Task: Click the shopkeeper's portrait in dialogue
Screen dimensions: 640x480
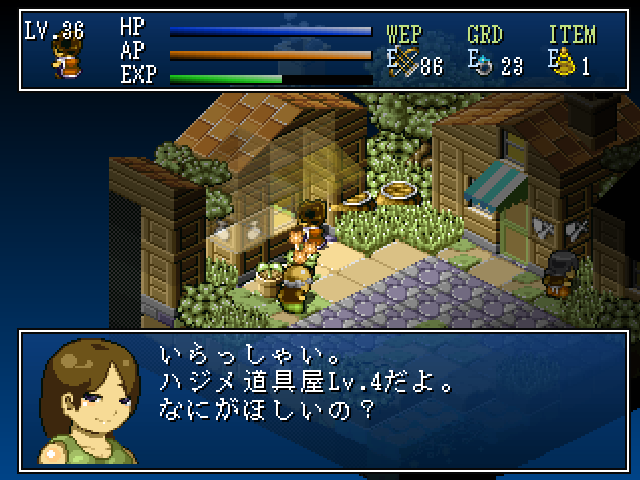Action: point(88,400)
